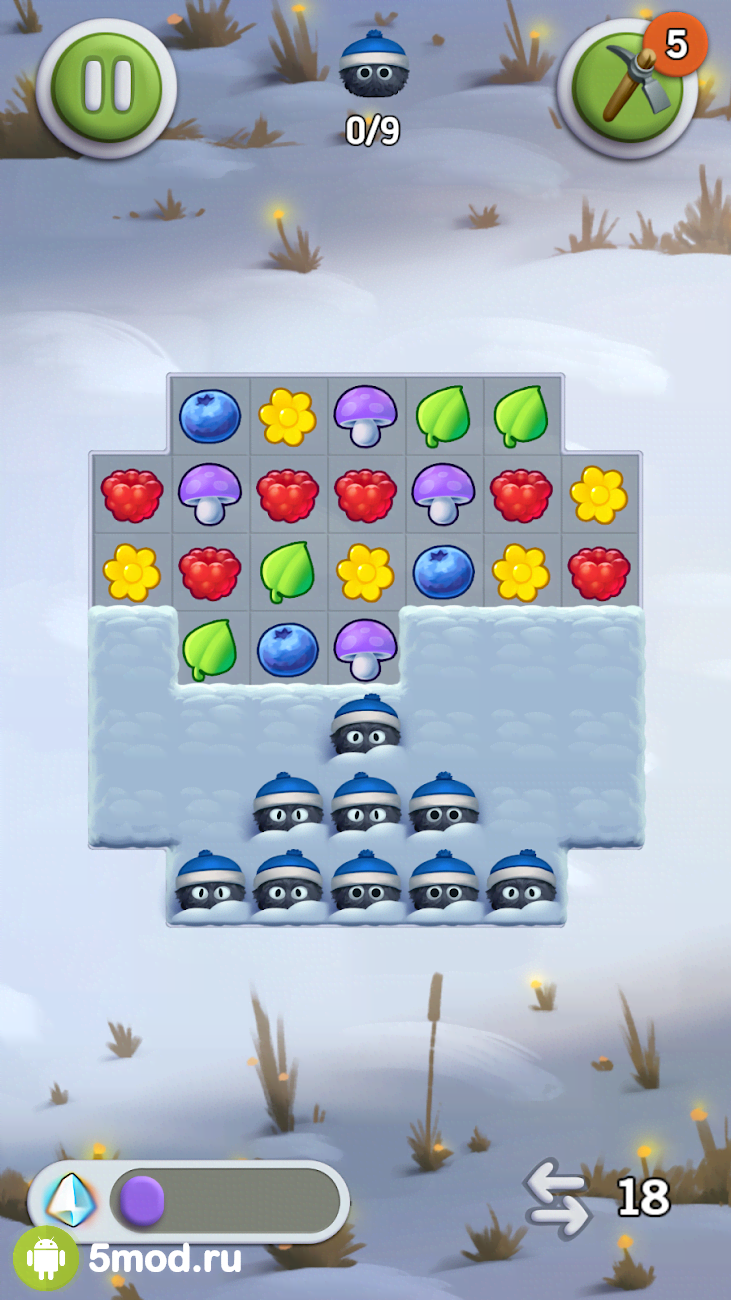Select the blueberry between two yellow flowers
This screenshot has width=731, height=1300.
click(x=443, y=572)
